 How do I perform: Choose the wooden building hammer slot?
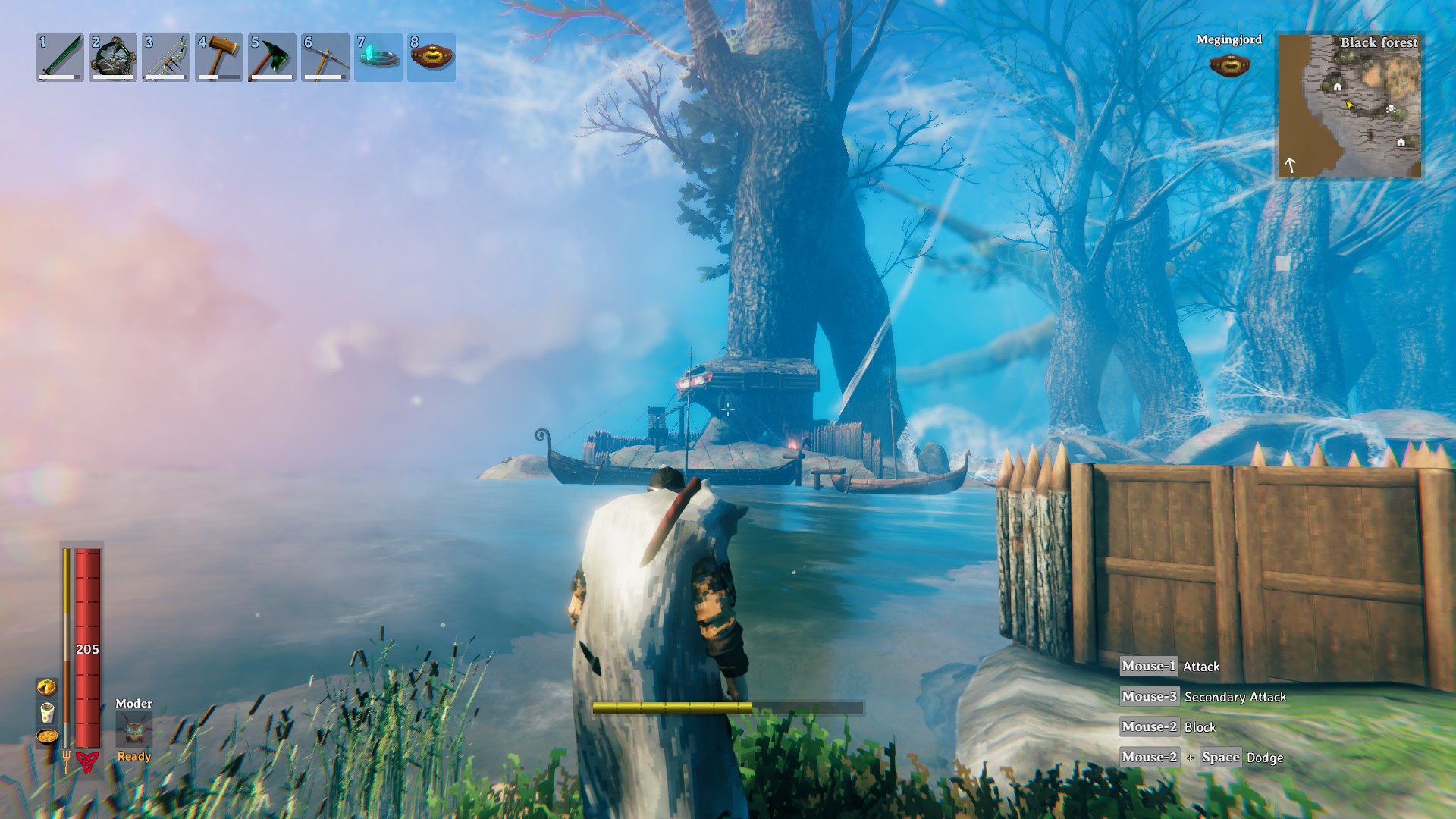(219, 58)
